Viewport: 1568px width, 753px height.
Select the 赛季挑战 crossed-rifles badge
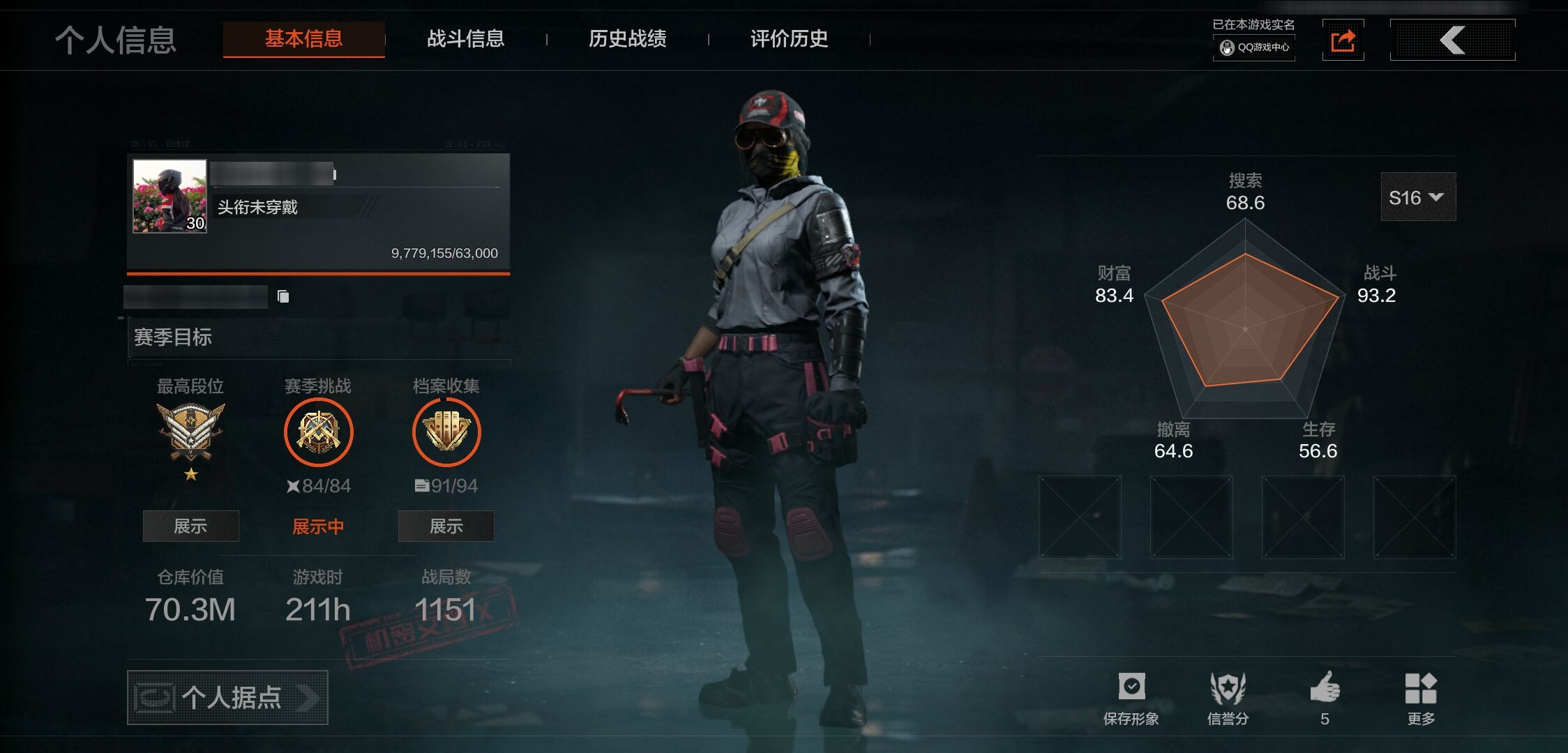pos(318,432)
